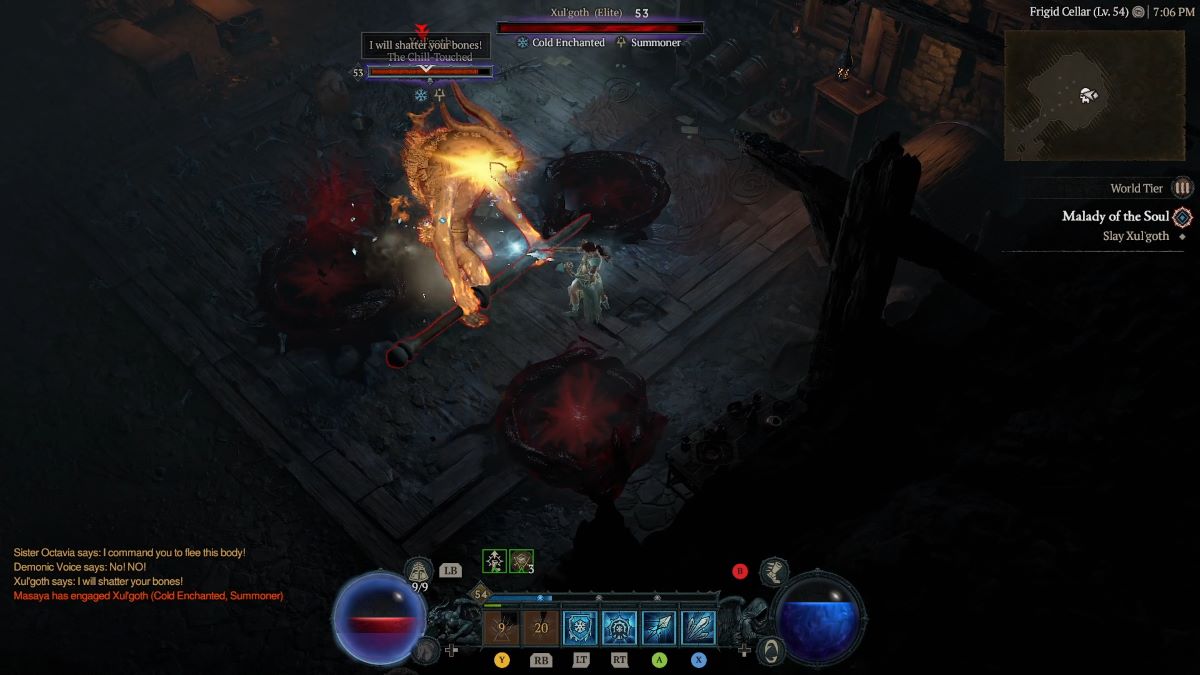The image size is (1200, 675).
Task: Use the skill slot showing cooldown 9
Action: (x=501, y=628)
